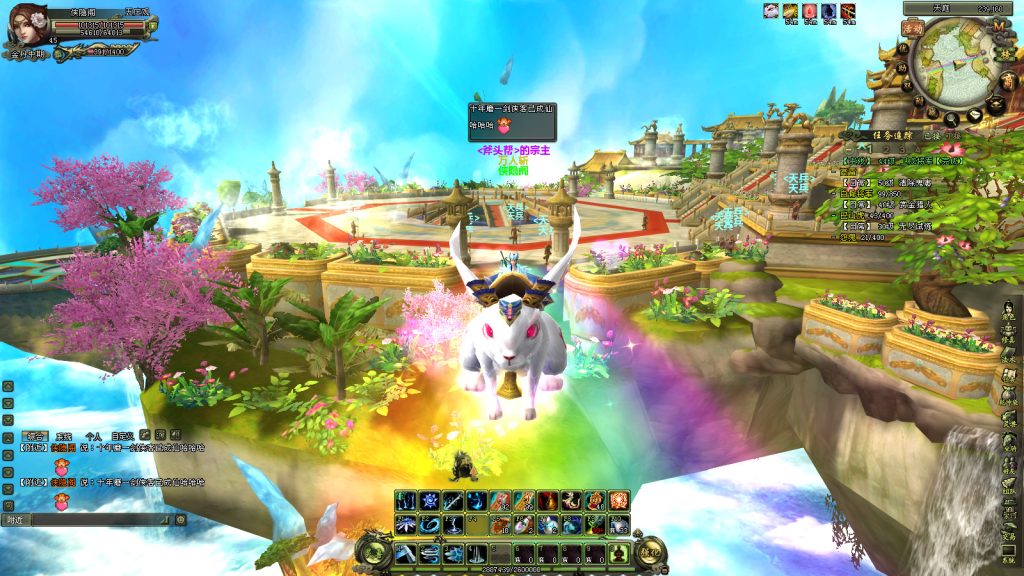1024x576 pixels.
Task: Activate the blue snowflake star skill
Action: click(429, 500)
